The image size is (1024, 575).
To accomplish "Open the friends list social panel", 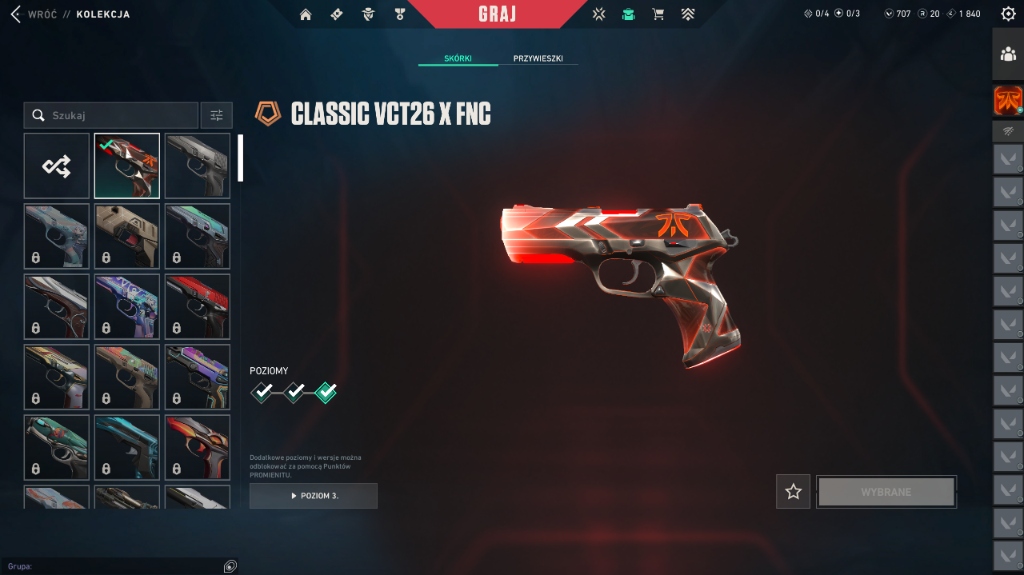I will pos(1008,54).
